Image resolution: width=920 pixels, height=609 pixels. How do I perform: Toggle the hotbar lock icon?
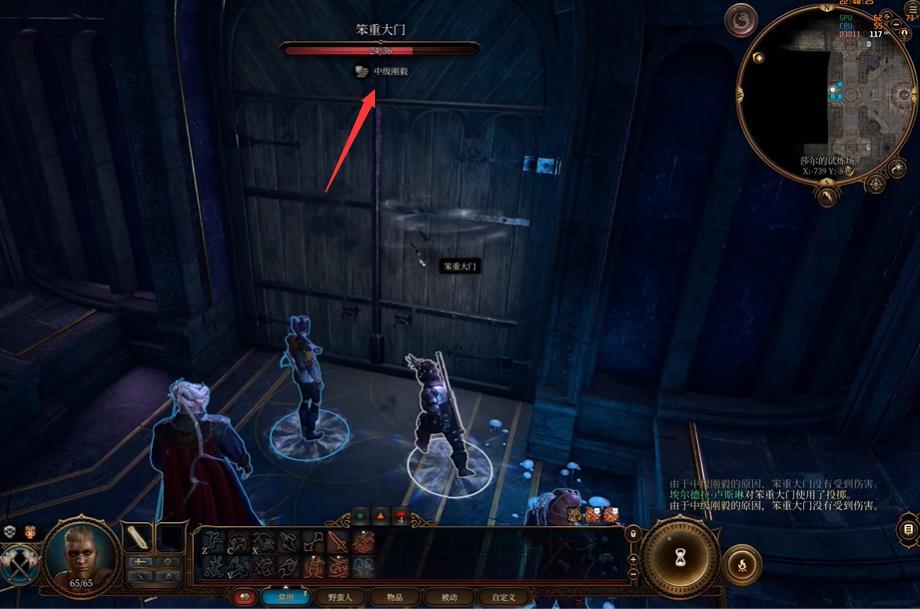point(632,534)
